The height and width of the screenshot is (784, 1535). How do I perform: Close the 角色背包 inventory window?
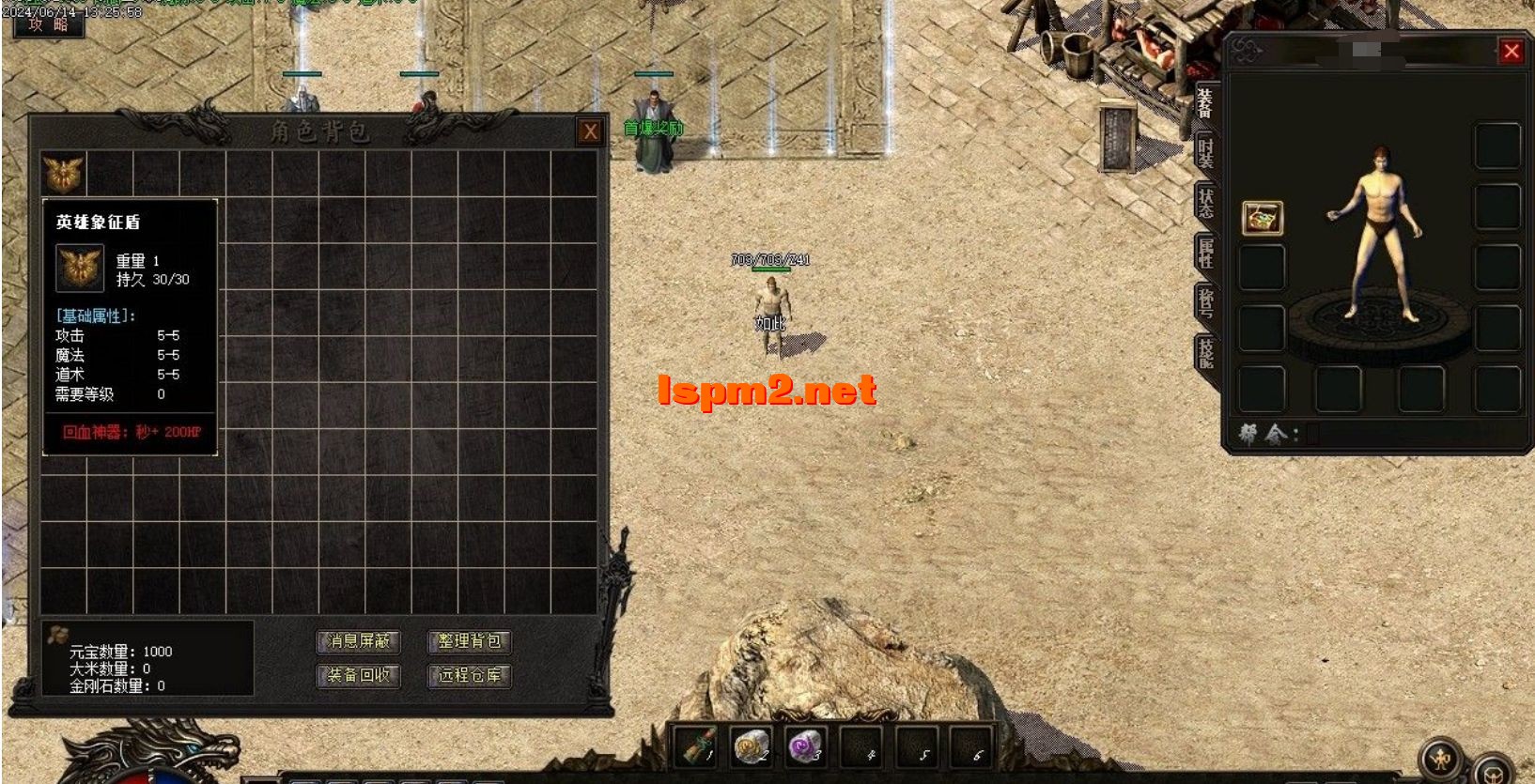point(590,132)
